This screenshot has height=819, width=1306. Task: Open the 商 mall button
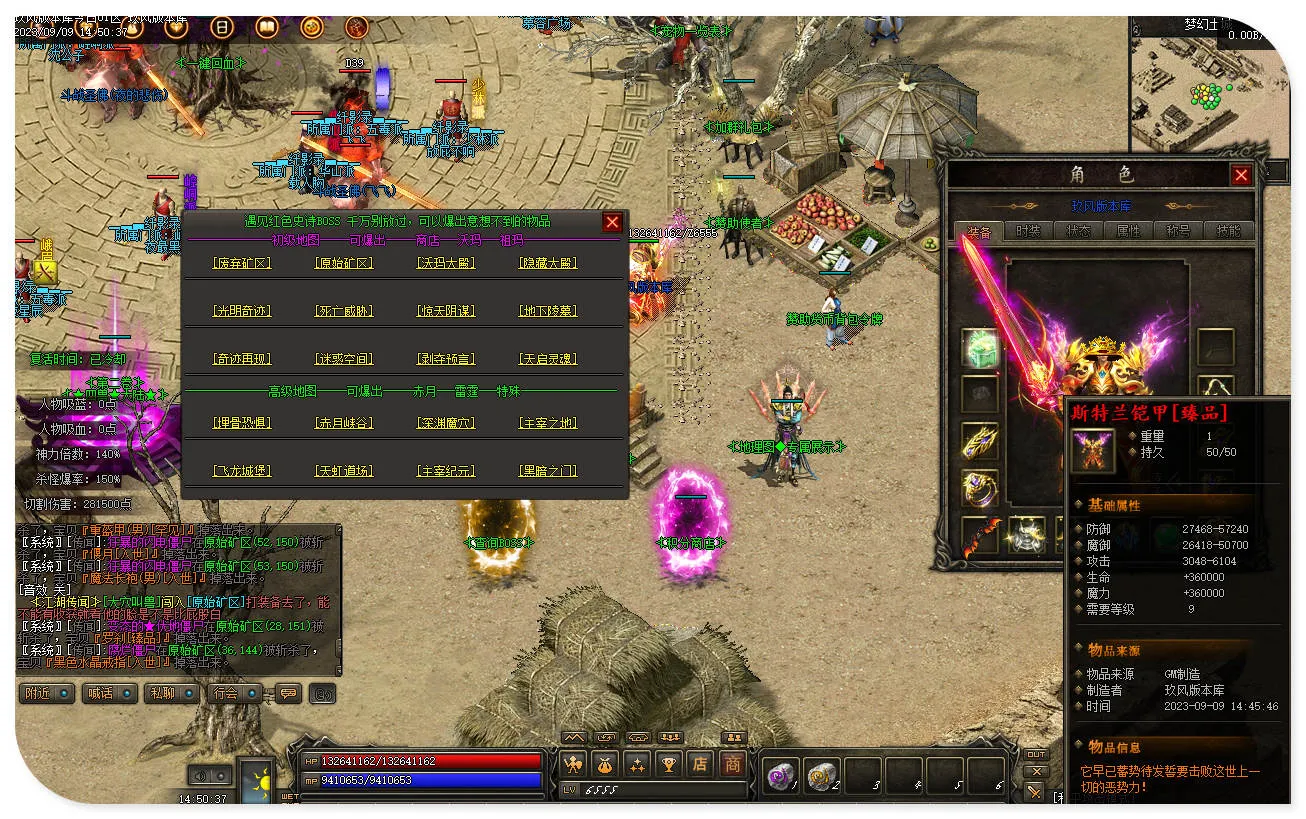733,765
